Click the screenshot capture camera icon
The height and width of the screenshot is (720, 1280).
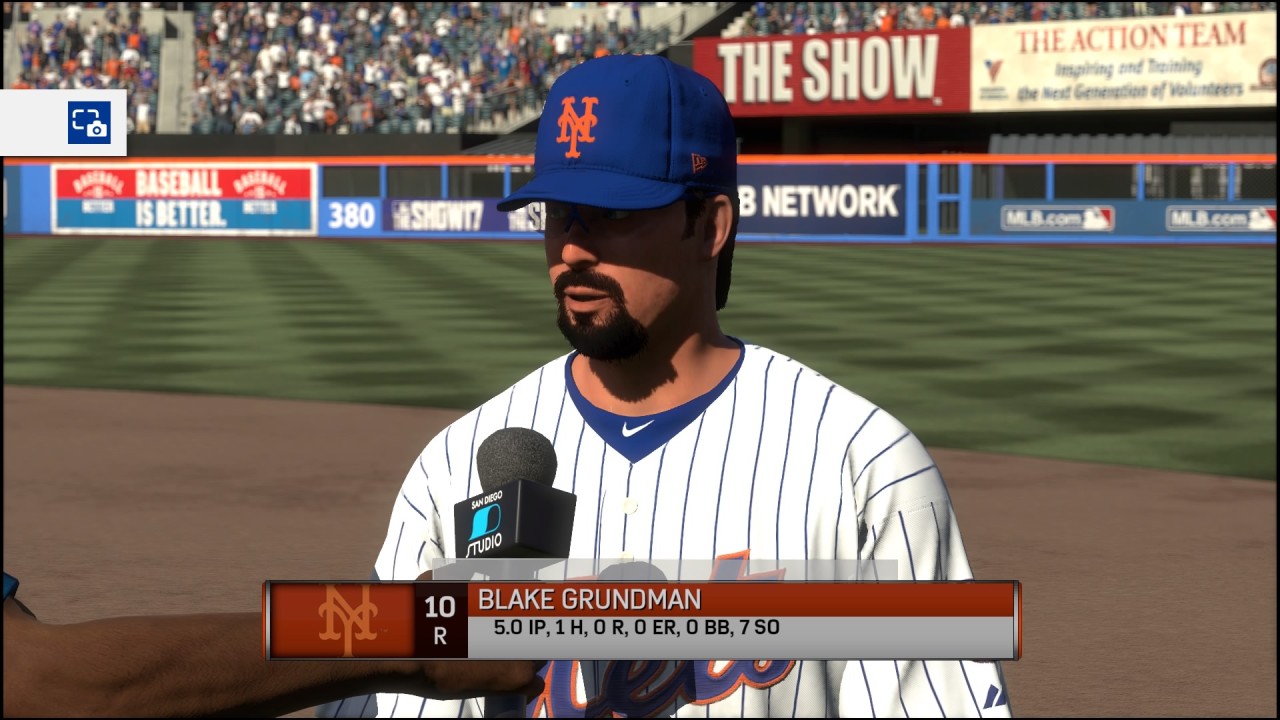pos(89,123)
